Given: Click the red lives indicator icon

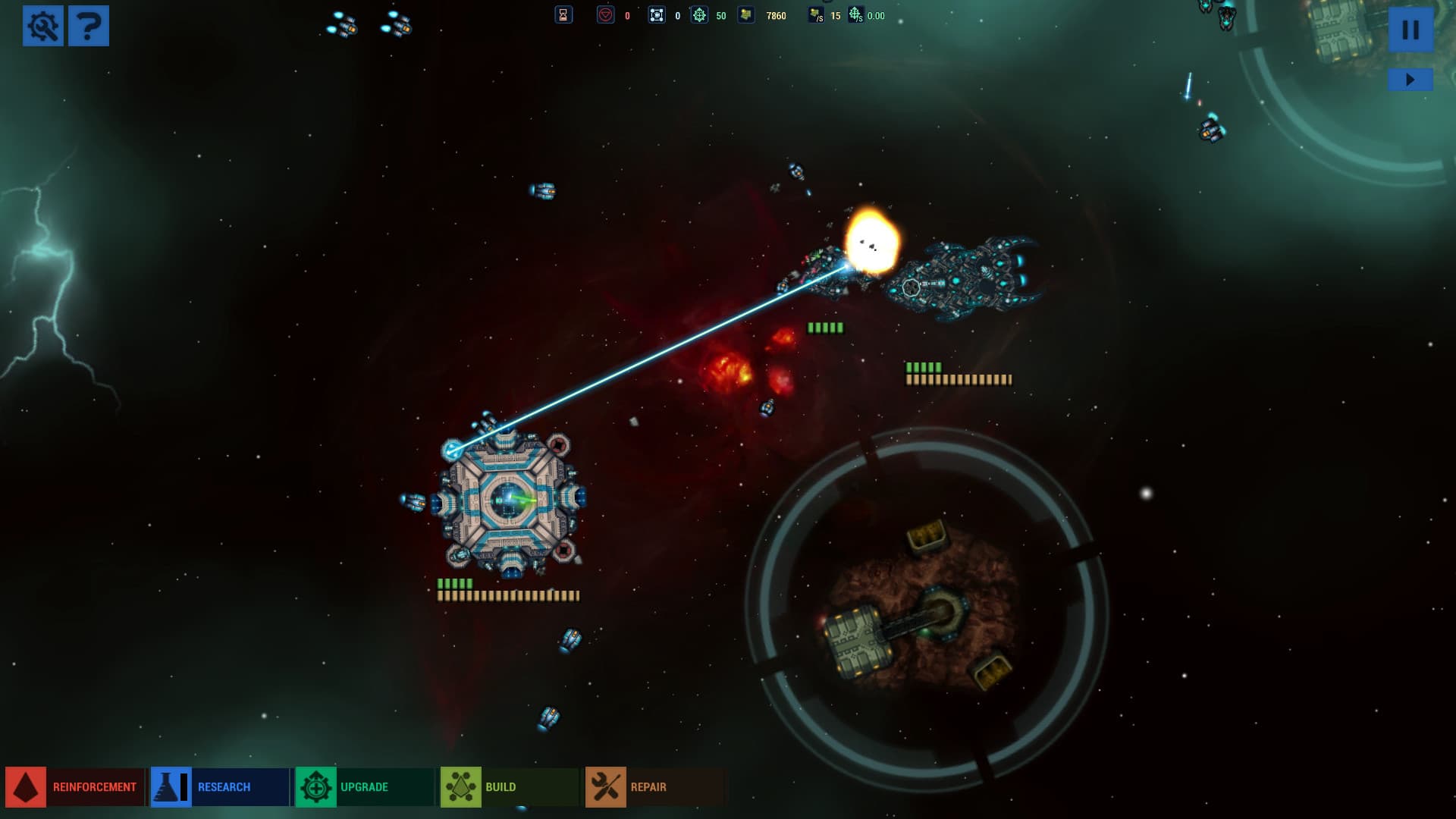Looking at the screenshot, I should (x=607, y=14).
